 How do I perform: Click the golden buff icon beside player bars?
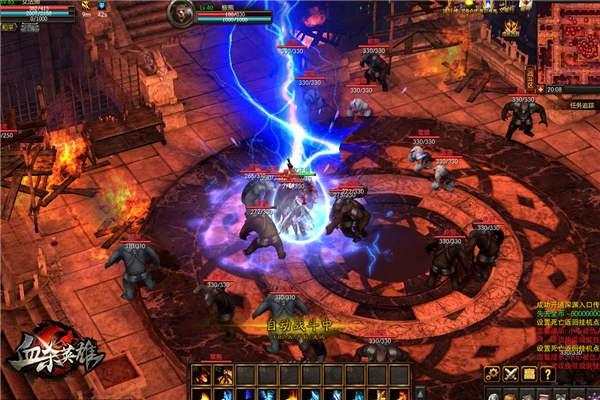85,6
